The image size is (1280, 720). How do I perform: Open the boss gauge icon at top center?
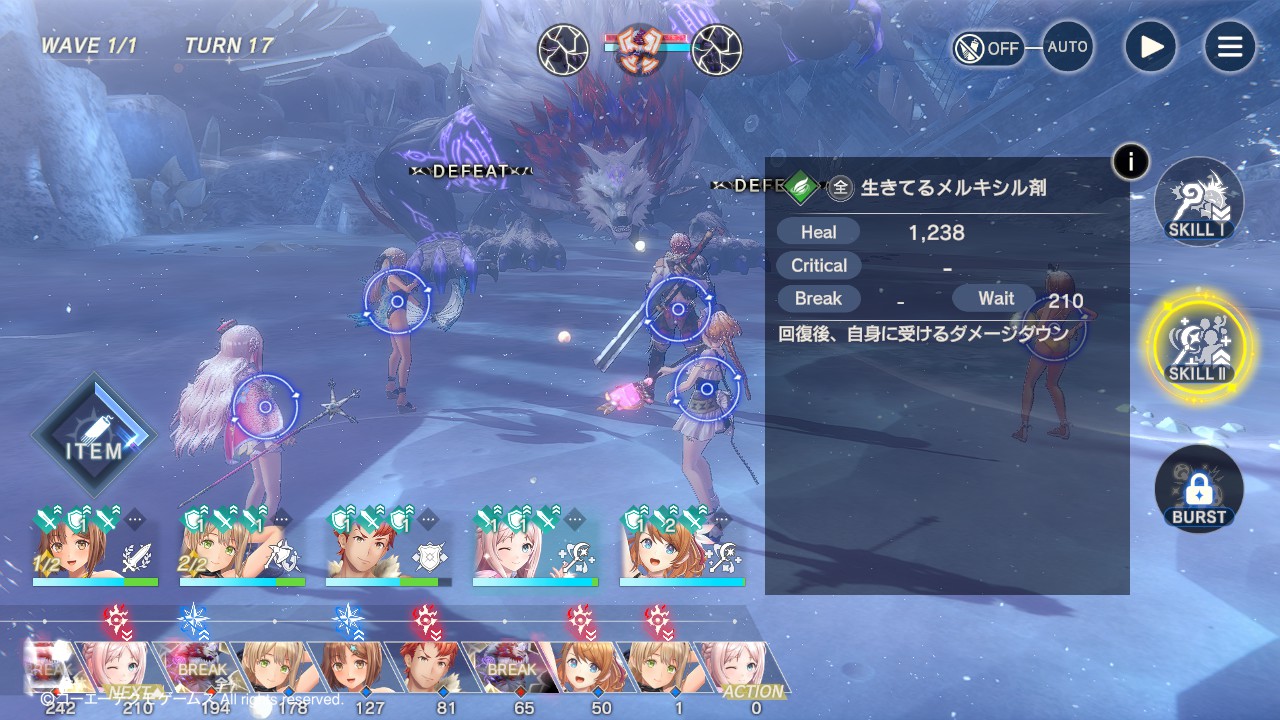point(640,49)
